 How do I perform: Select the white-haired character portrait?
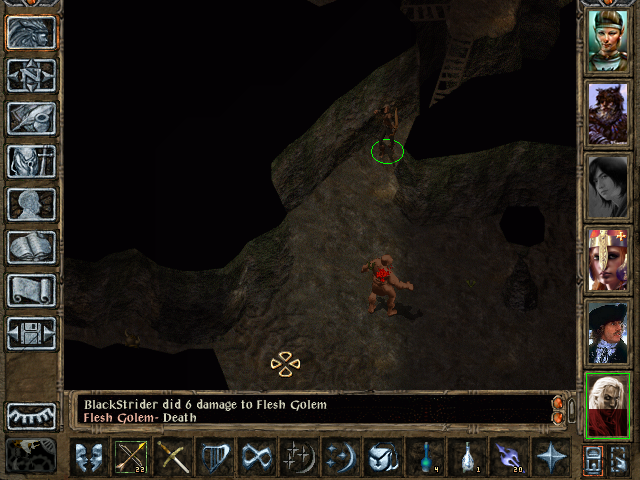[607, 406]
